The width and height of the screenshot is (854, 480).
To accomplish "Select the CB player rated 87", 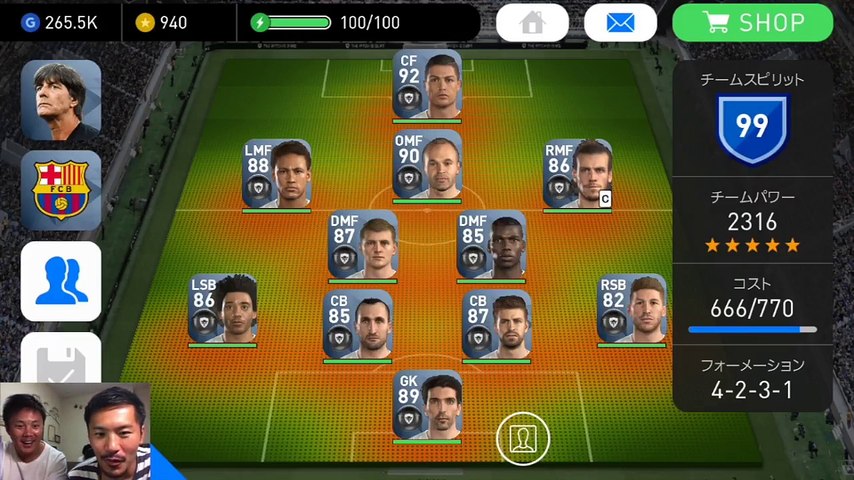I will click(496, 324).
